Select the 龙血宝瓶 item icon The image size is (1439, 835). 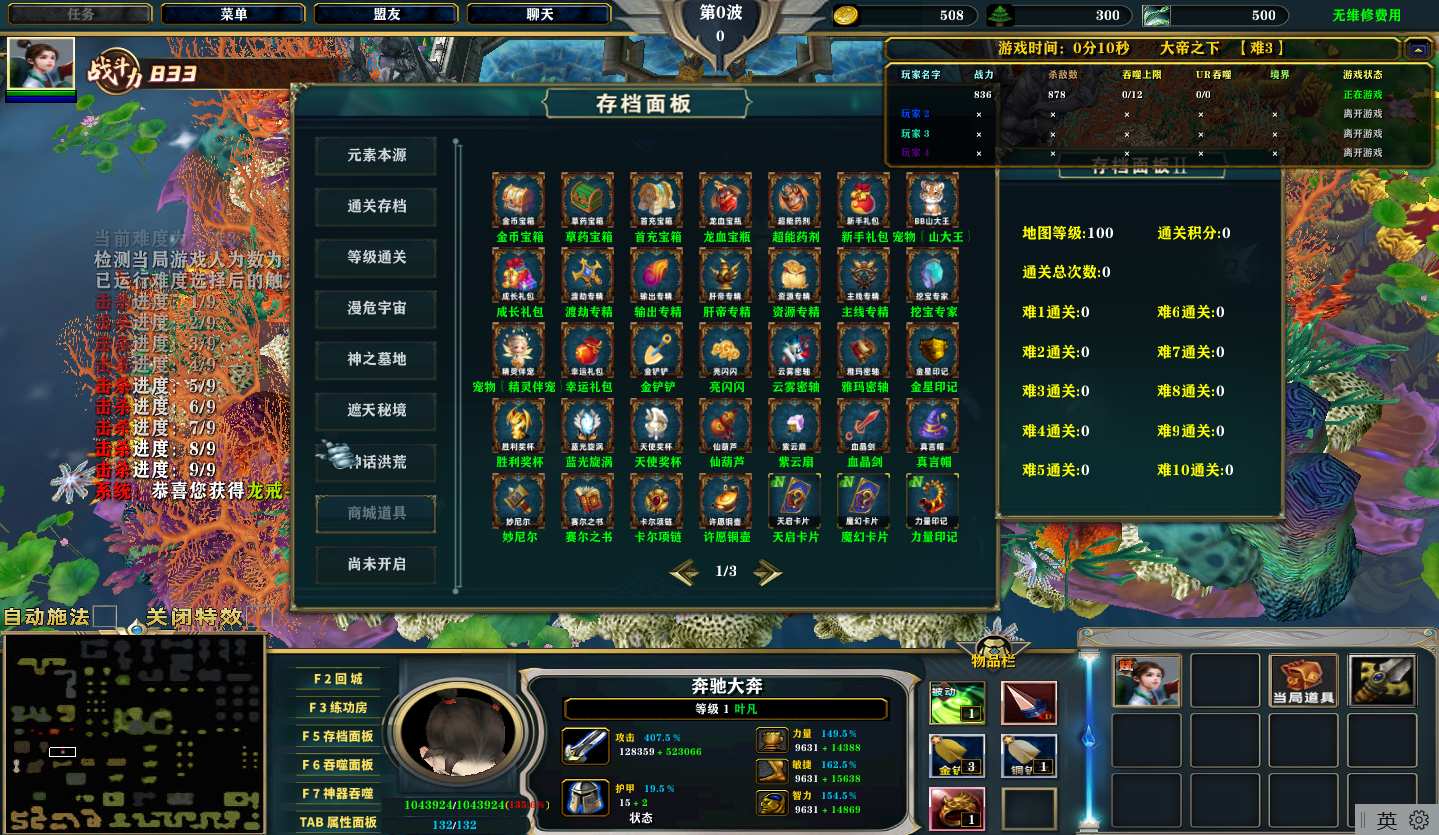click(725, 200)
